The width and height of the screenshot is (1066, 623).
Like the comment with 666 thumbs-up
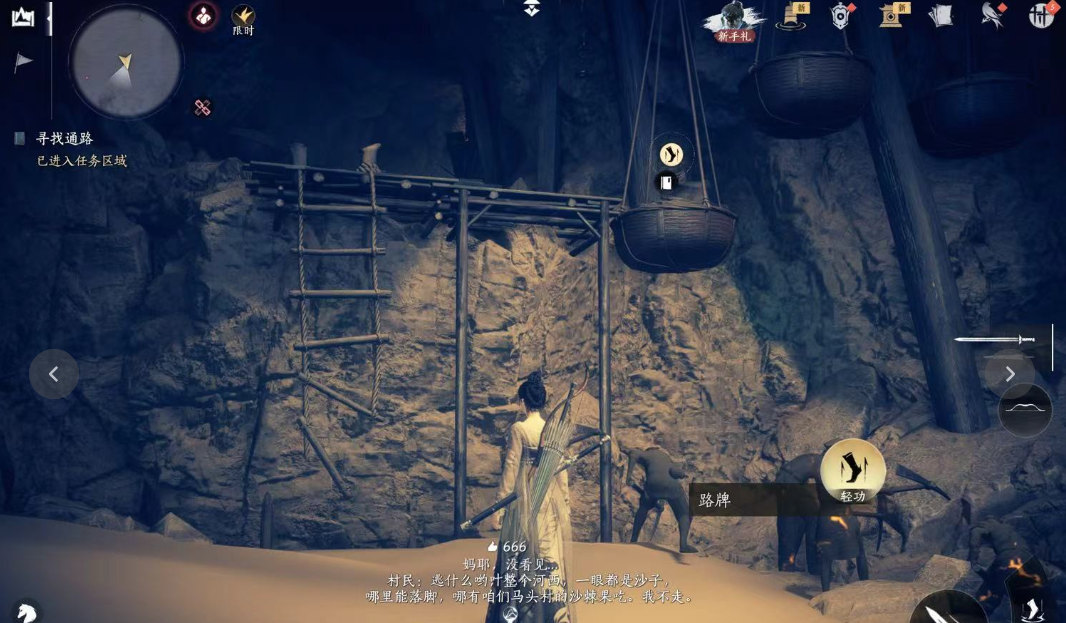click(492, 547)
